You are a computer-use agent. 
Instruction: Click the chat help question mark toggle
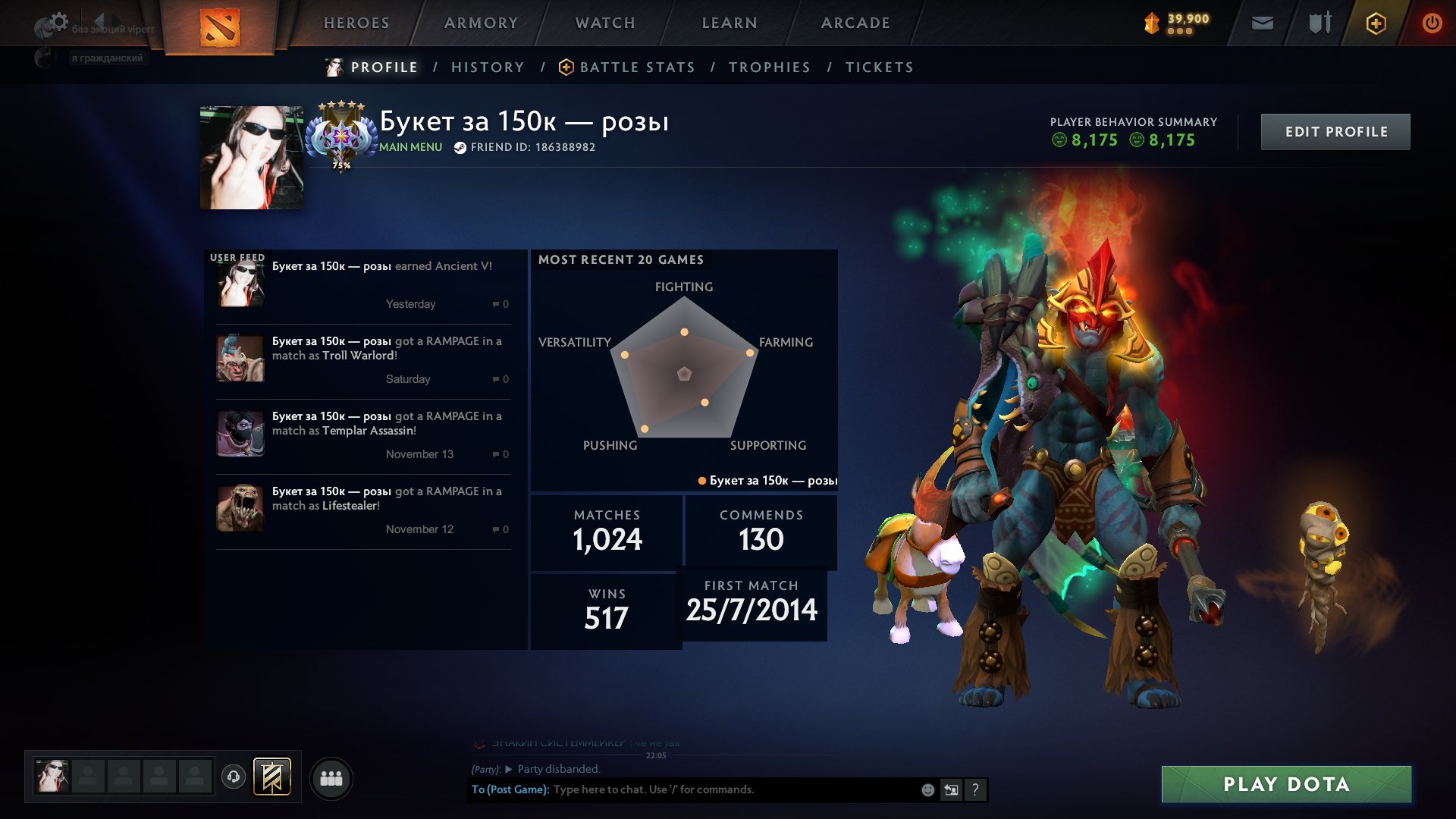coord(976,789)
